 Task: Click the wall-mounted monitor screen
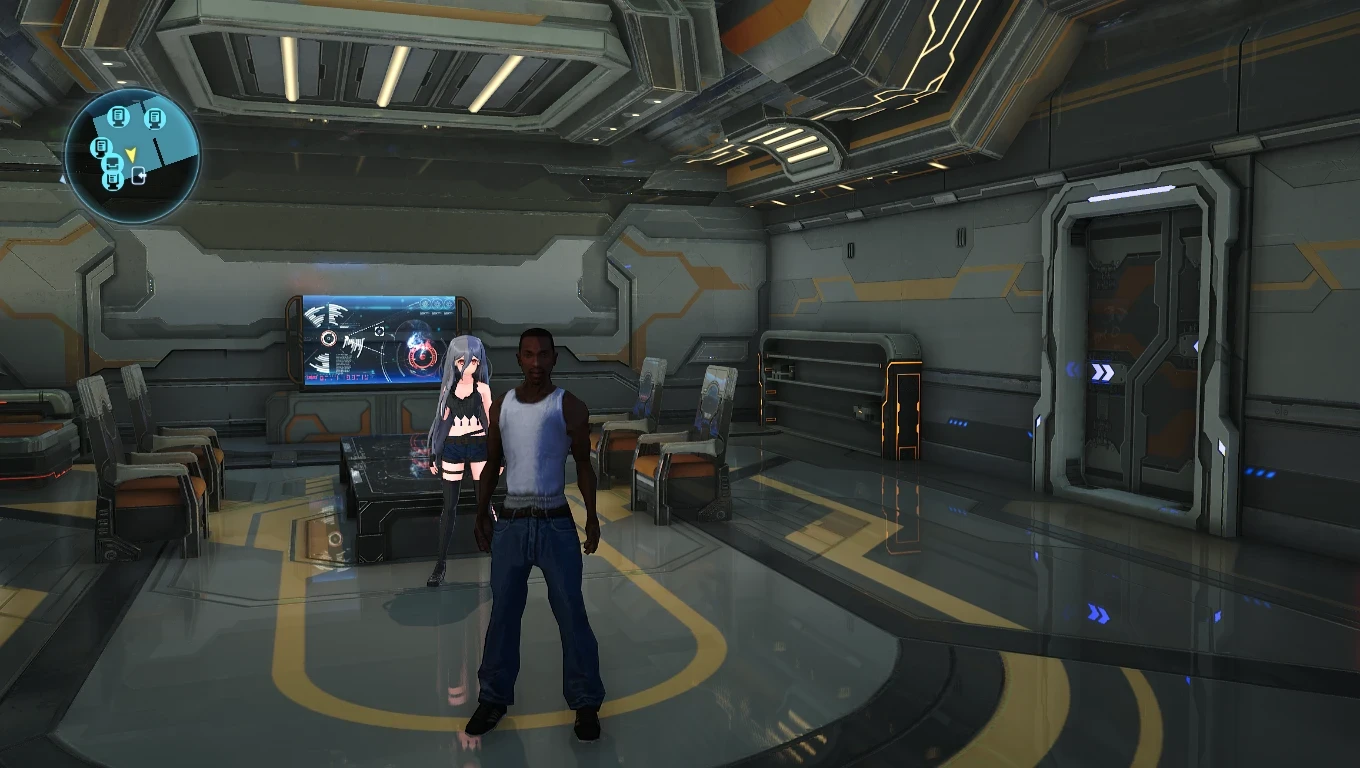pyautogui.click(x=370, y=340)
